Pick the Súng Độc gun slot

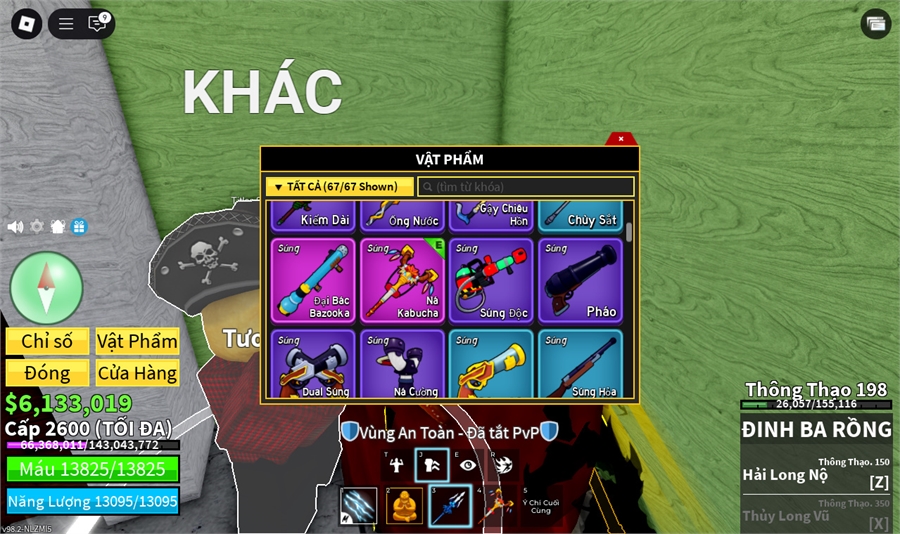pos(491,280)
